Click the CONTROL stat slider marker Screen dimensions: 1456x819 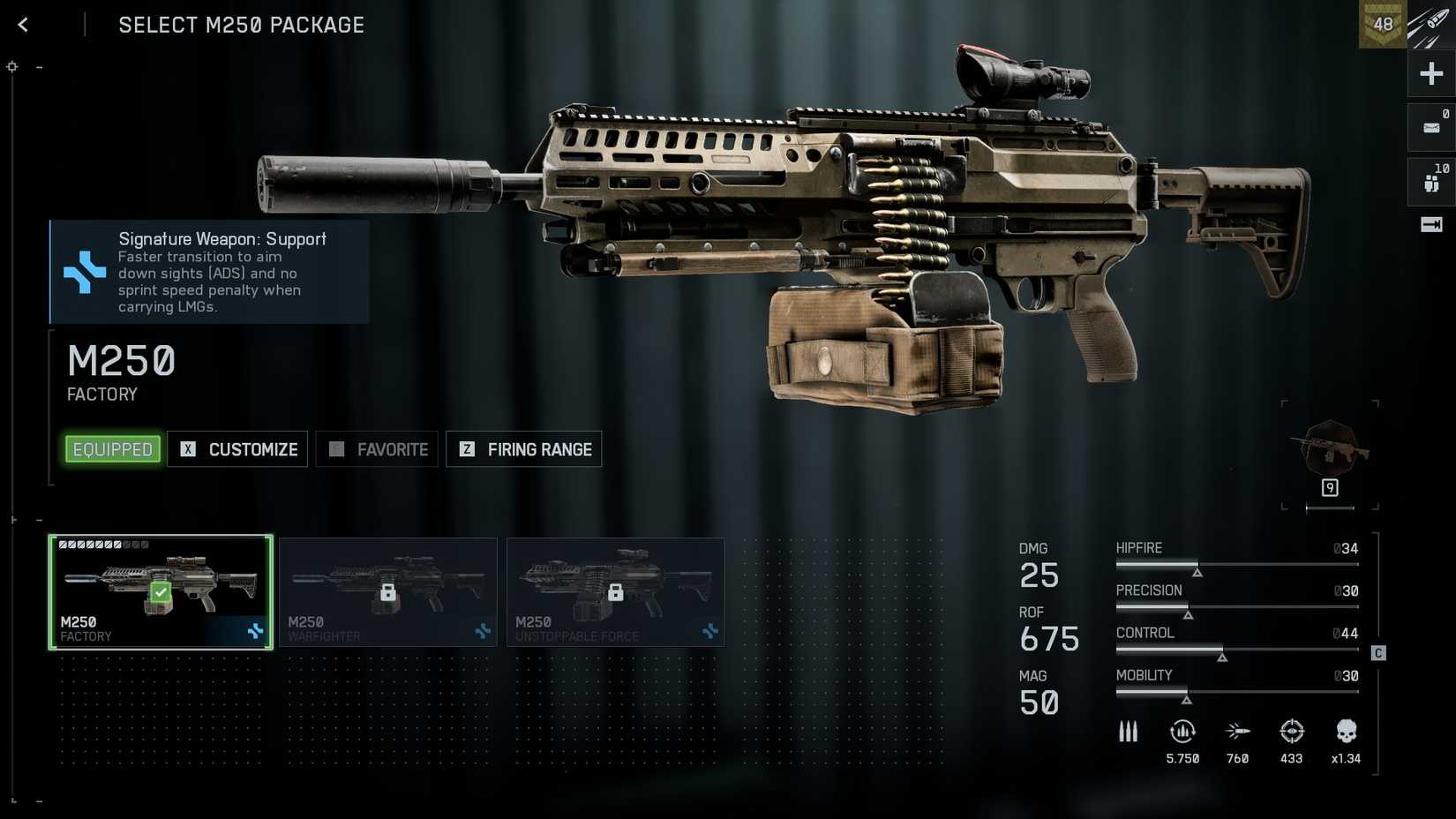pos(1223,657)
